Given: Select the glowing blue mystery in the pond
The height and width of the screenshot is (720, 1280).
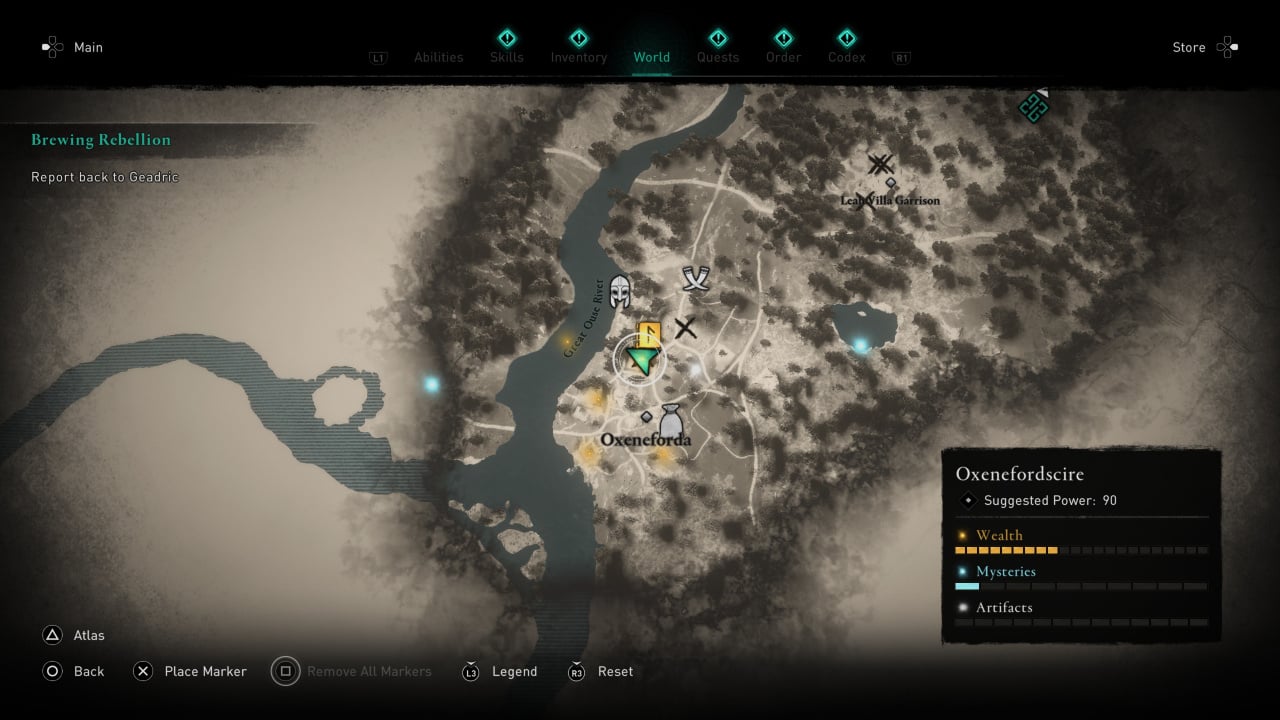Looking at the screenshot, I should [860, 346].
